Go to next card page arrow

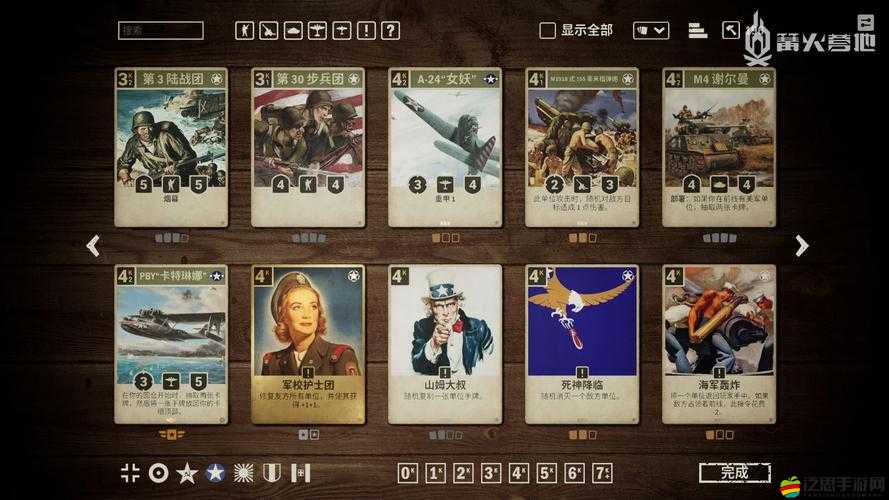point(801,246)
